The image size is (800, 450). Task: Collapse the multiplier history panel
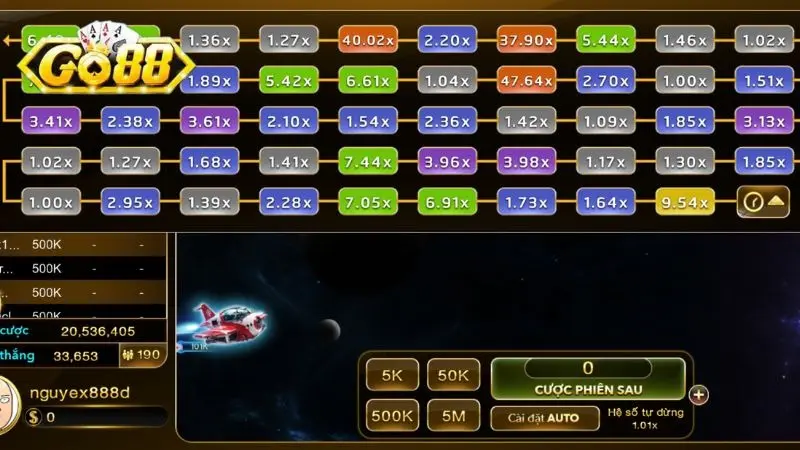pyautogui.click(x=763, y=202)
